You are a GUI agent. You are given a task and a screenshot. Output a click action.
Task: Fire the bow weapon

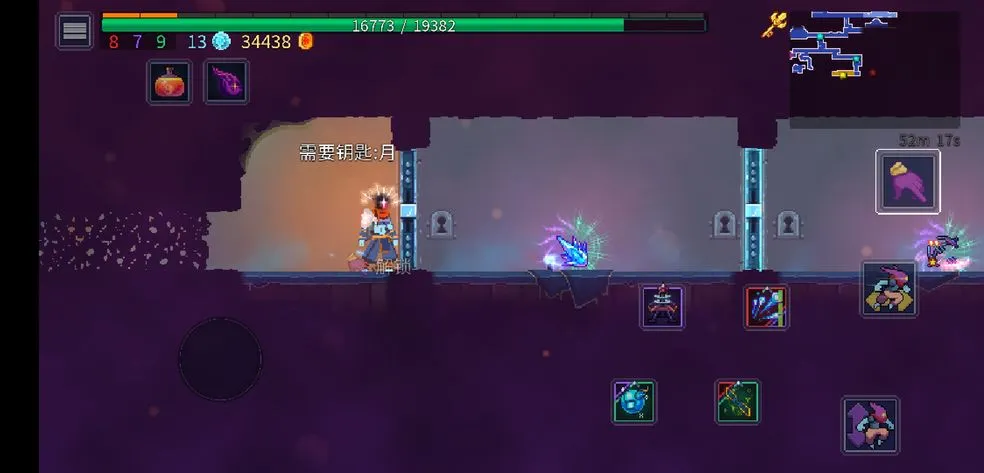coord(737,401)
